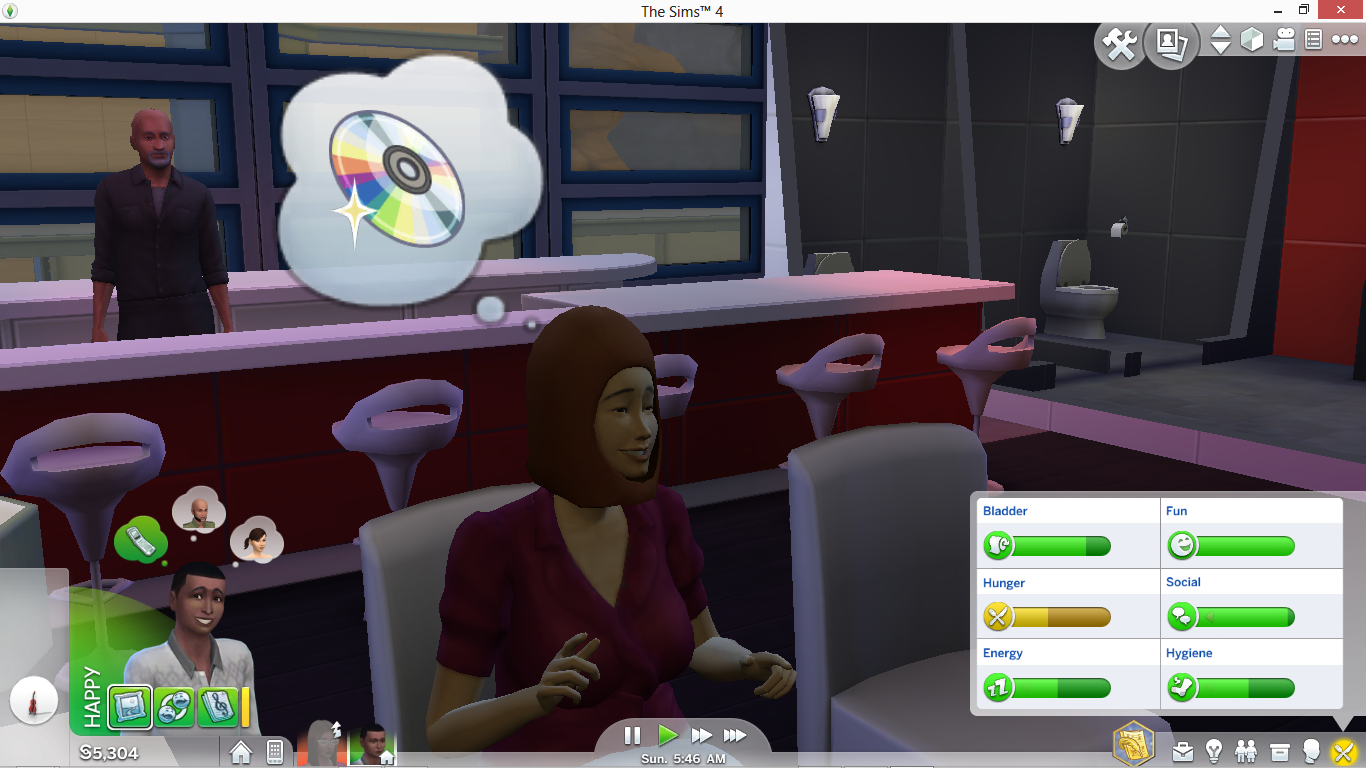The image size is (1366, 768).
Task: Pause the game with pause button
Action: [632, 736]
